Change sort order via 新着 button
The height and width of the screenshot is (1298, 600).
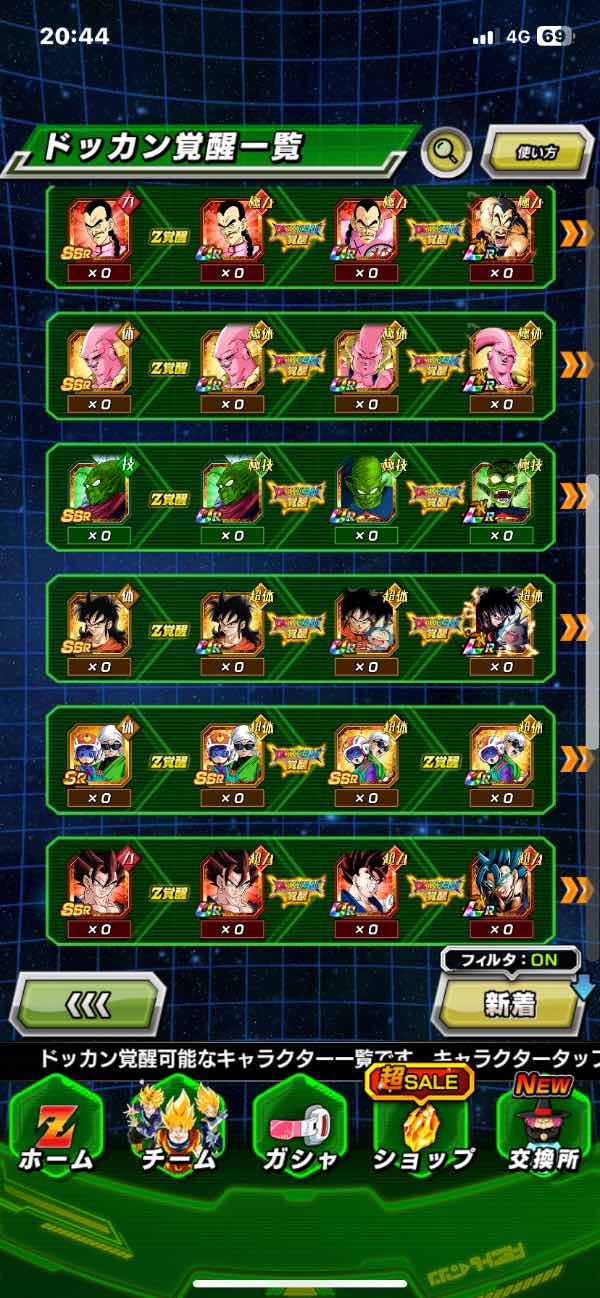point(510,1004)
